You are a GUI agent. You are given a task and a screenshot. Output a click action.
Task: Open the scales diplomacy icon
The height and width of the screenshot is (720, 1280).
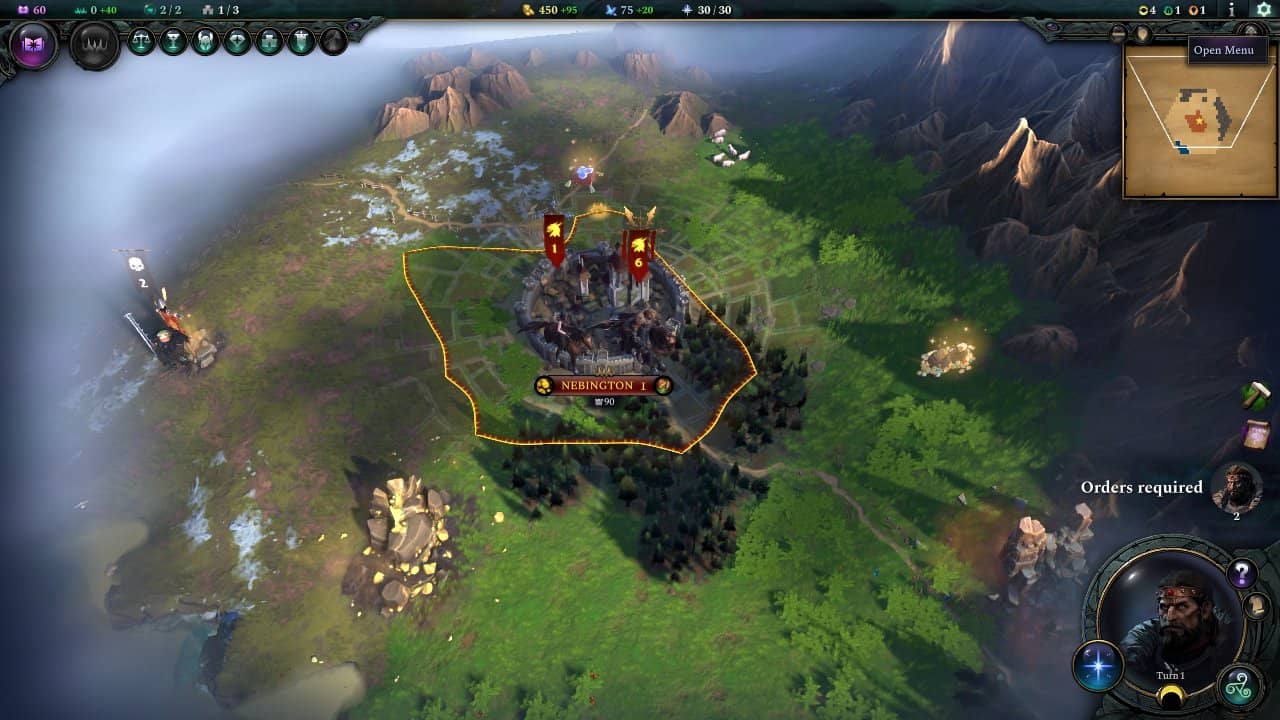pos(142,41)
